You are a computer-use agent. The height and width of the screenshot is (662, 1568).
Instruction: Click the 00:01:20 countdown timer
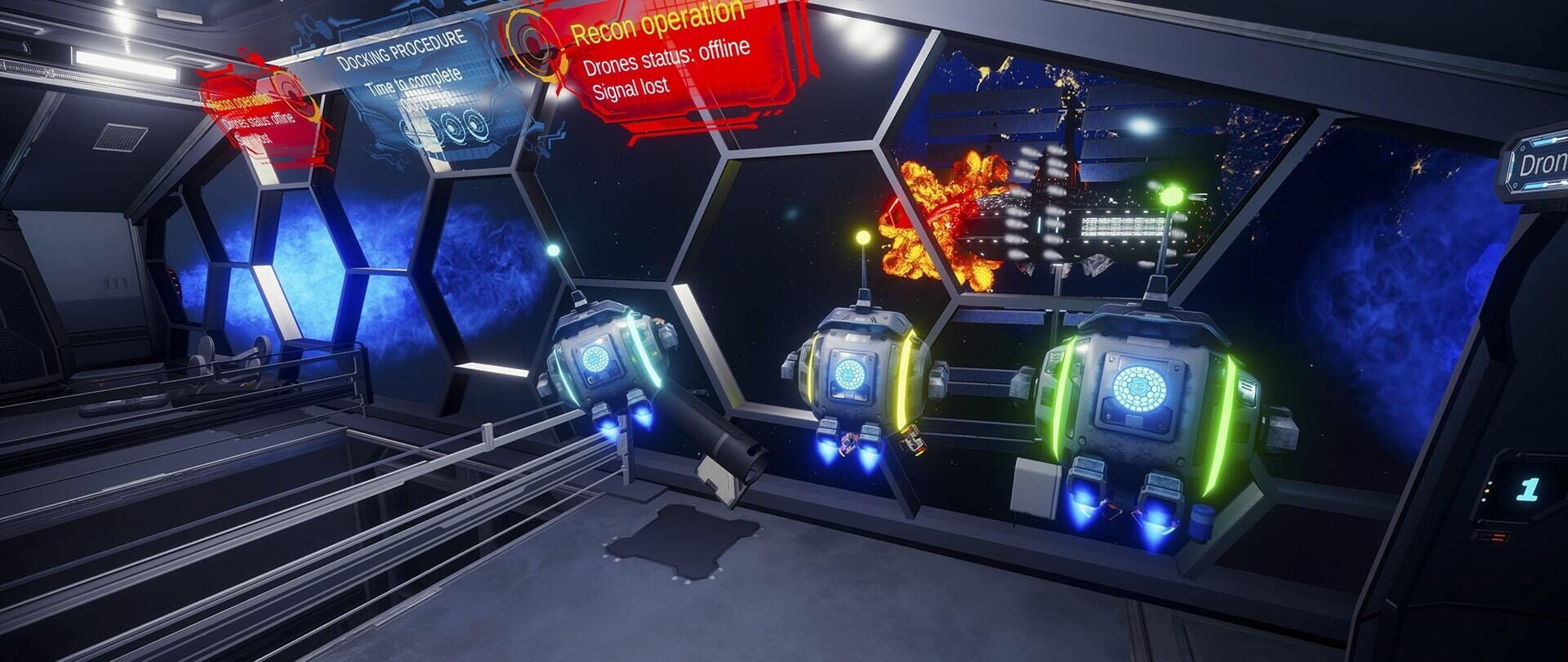[431, 102]
